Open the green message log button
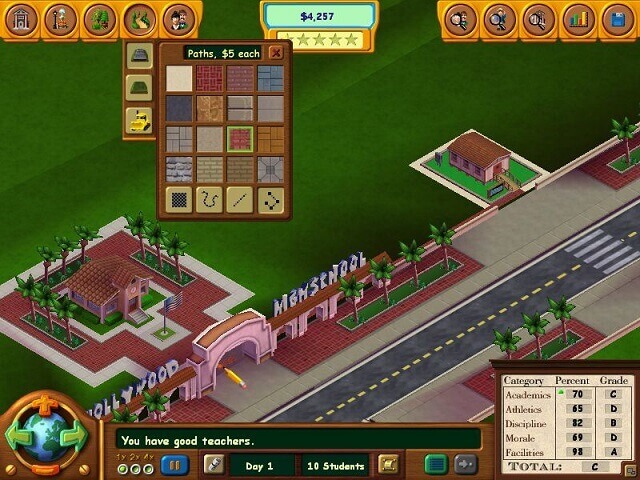 point(434,464)
